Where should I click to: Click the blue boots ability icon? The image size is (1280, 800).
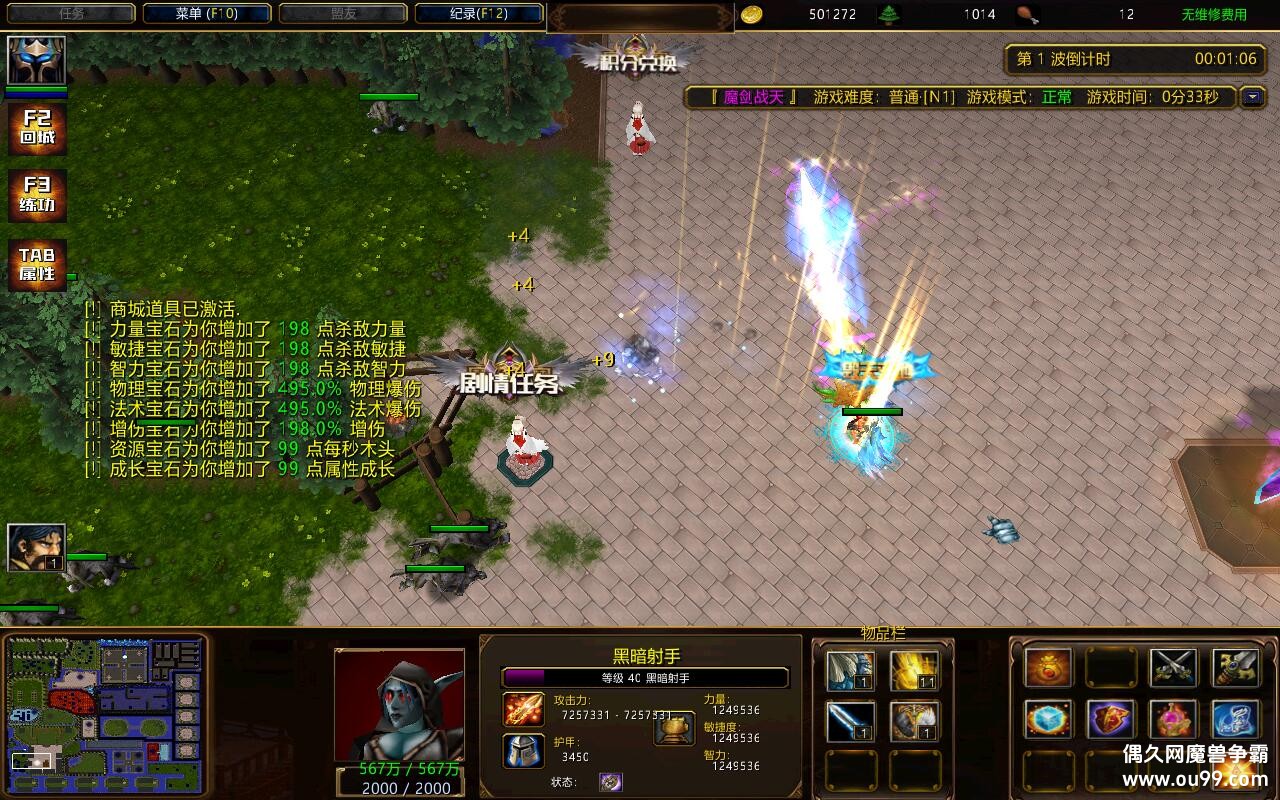point(1235,720)
